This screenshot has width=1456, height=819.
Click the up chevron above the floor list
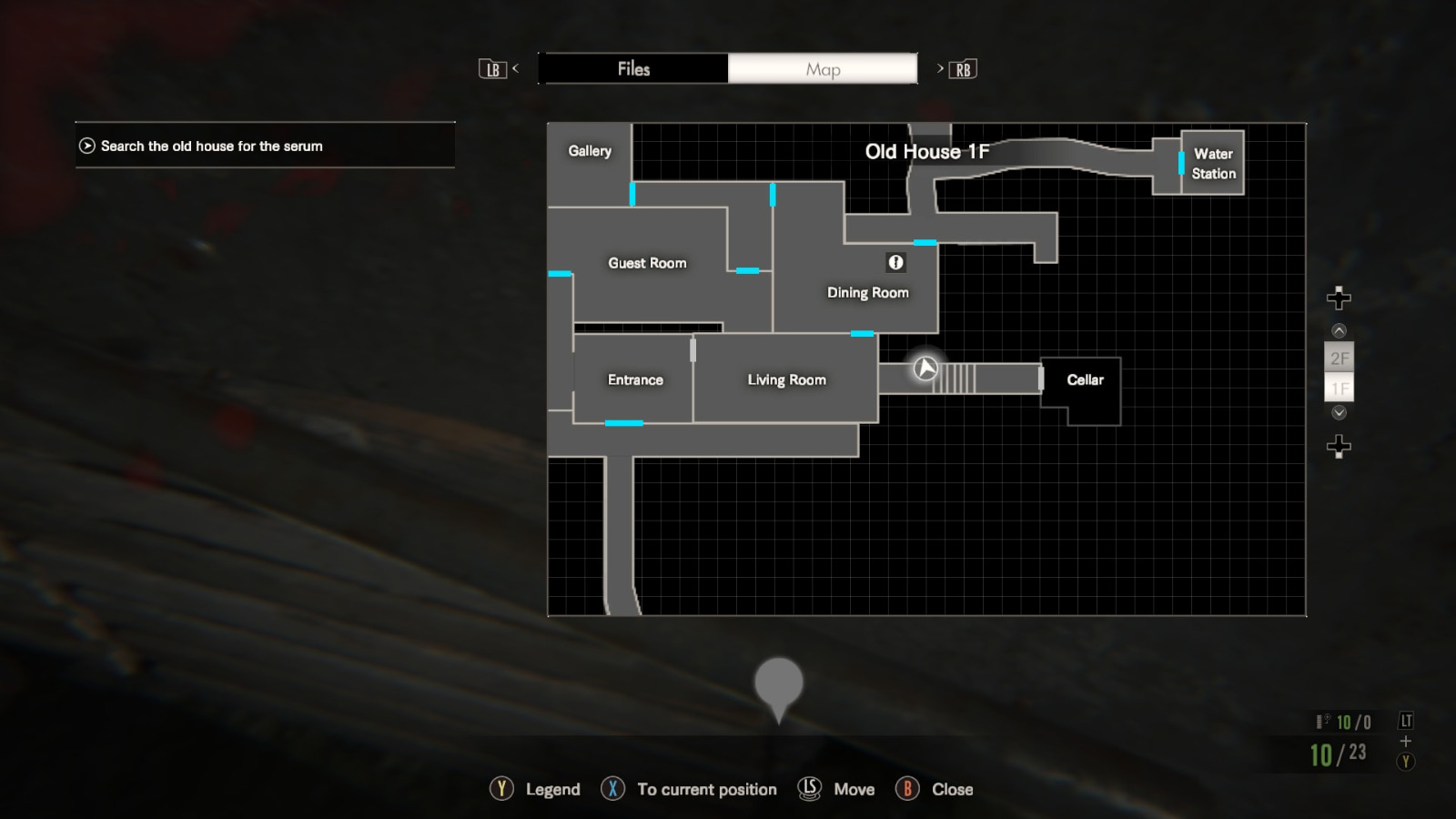click(1339, 329)
